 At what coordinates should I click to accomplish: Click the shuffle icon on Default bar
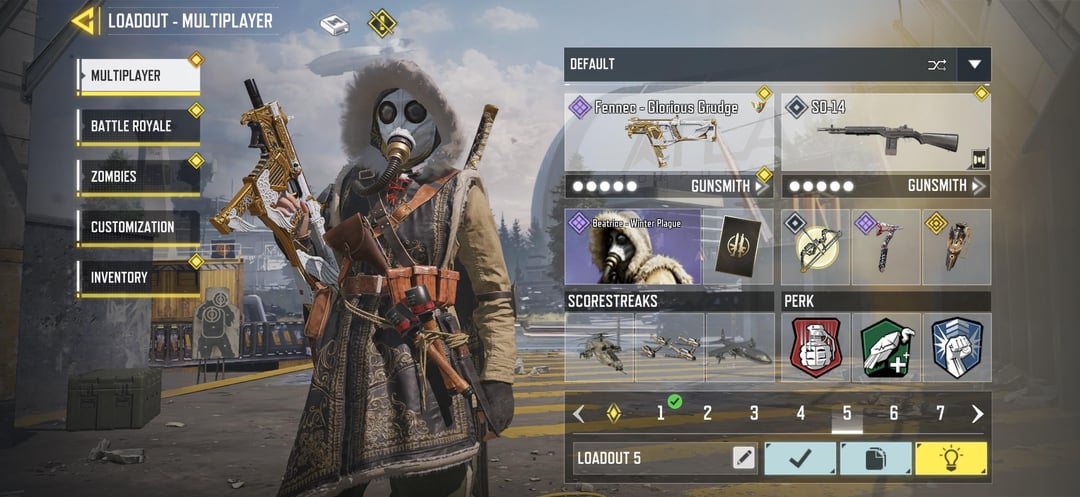click(937, 65)
